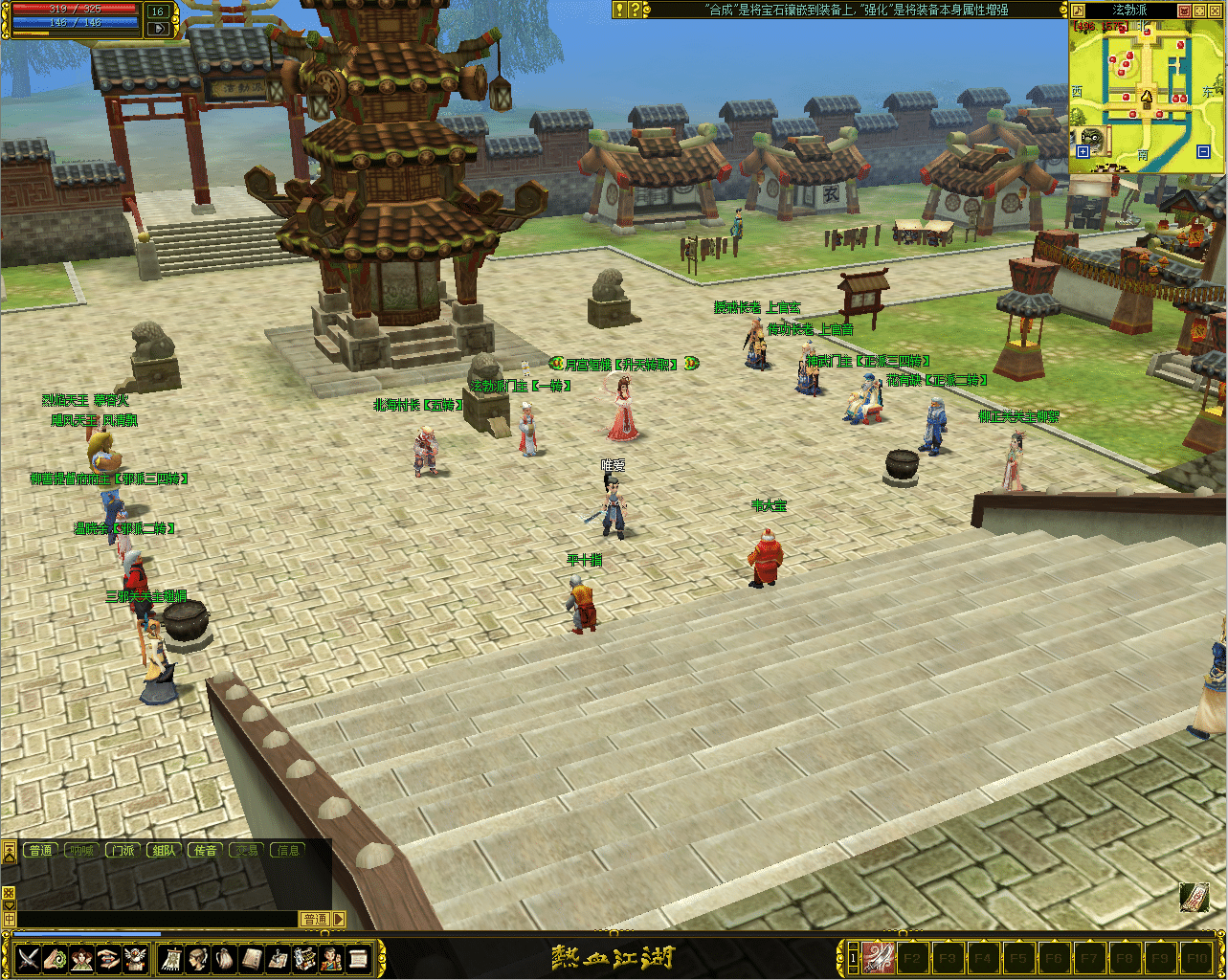
Task: Switch to the 呐喊 shout tab
Action: point(80,850)
